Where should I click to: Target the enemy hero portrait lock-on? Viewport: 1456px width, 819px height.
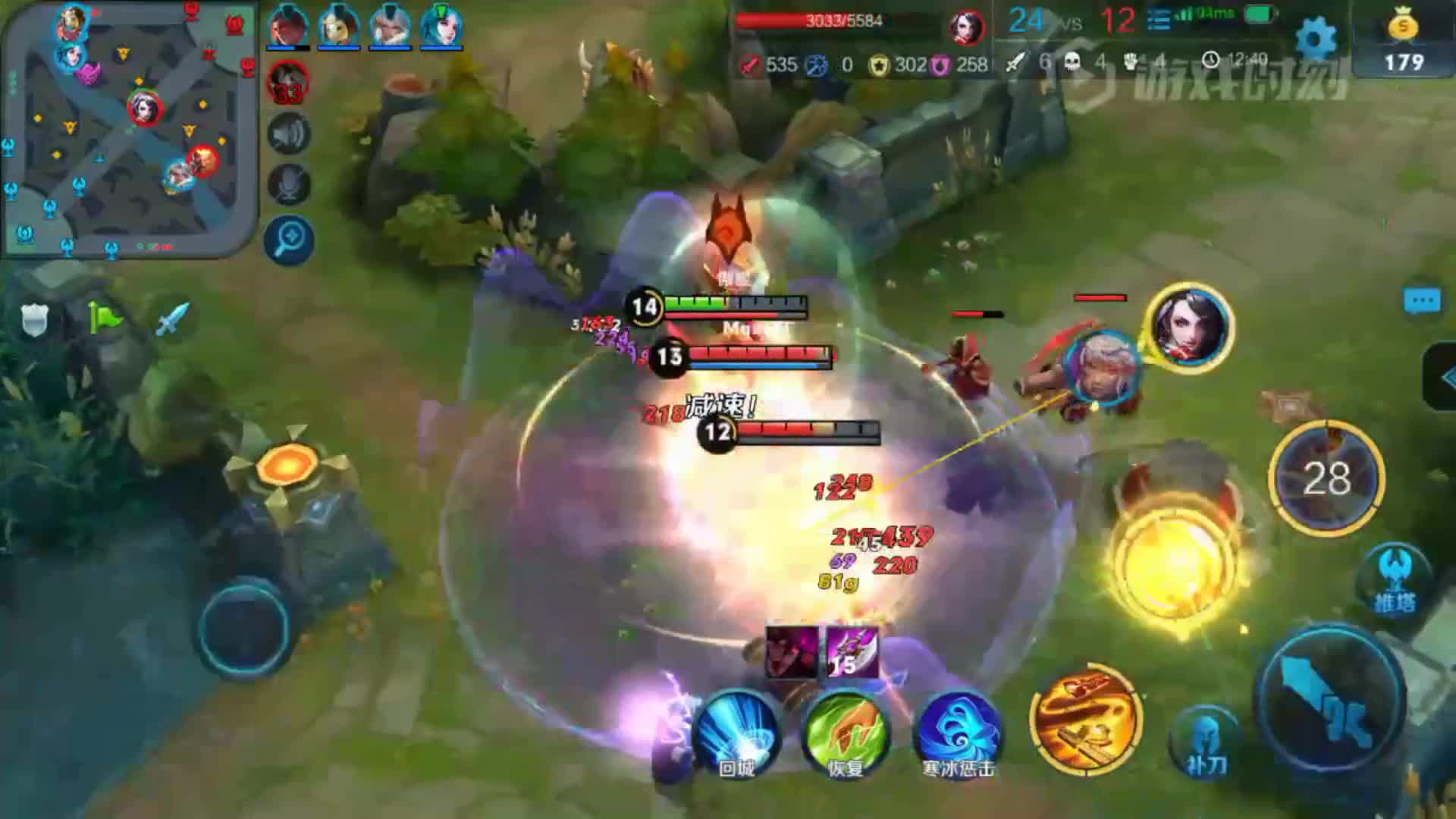(x=1190, y=325)
